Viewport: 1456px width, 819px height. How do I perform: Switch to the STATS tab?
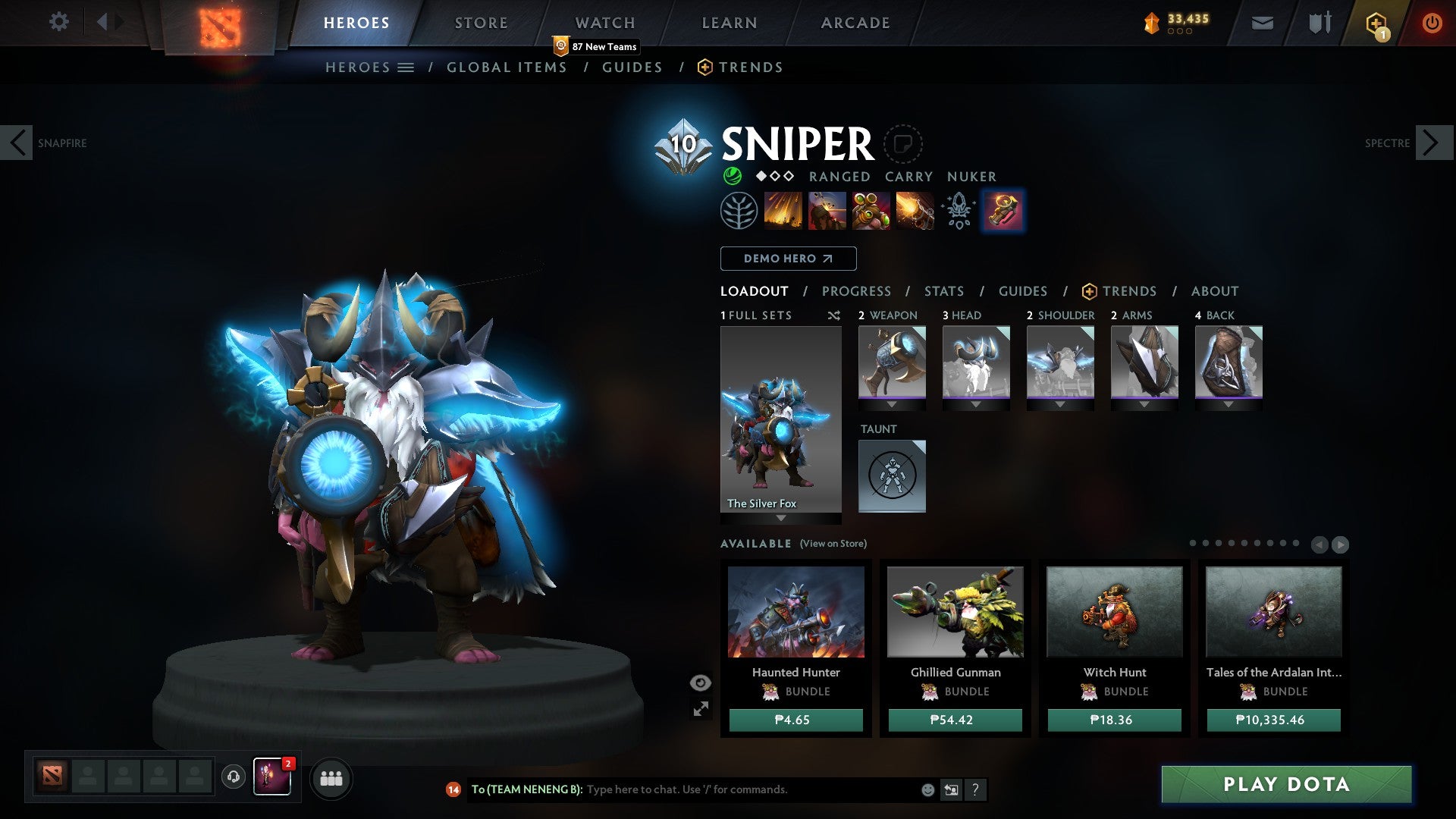[943, 290]
